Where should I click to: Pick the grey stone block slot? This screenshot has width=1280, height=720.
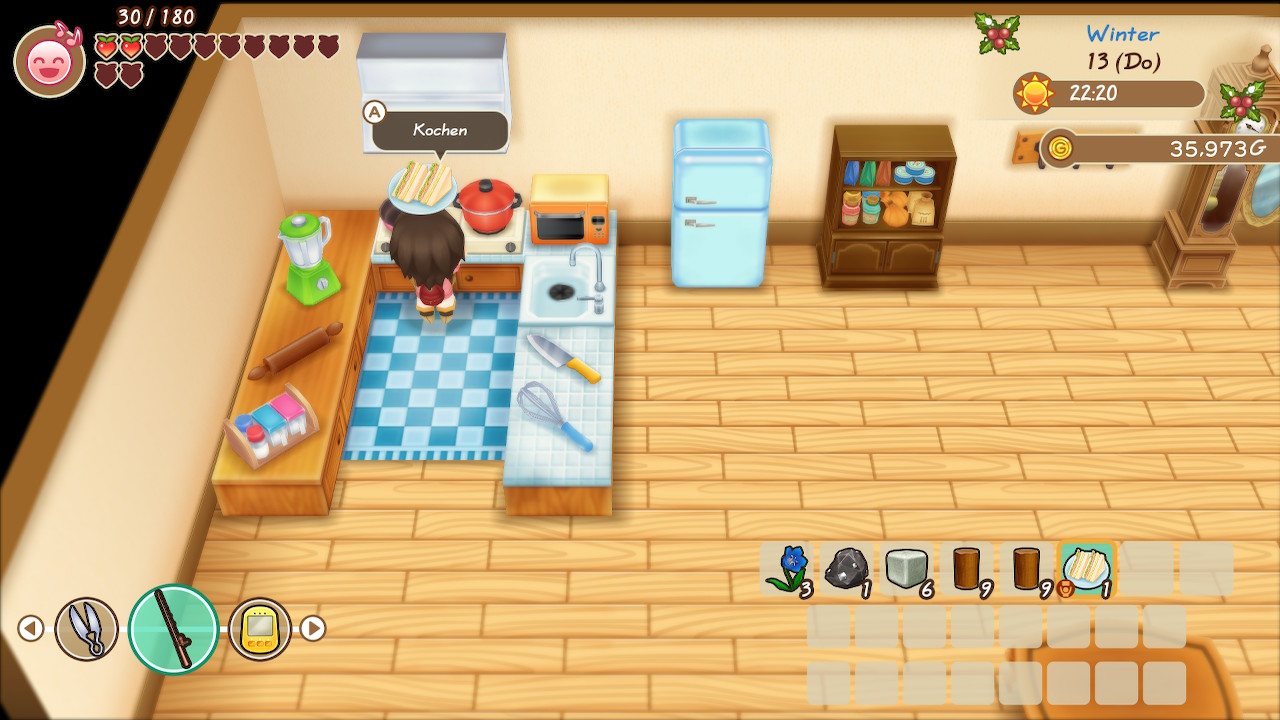906,569
